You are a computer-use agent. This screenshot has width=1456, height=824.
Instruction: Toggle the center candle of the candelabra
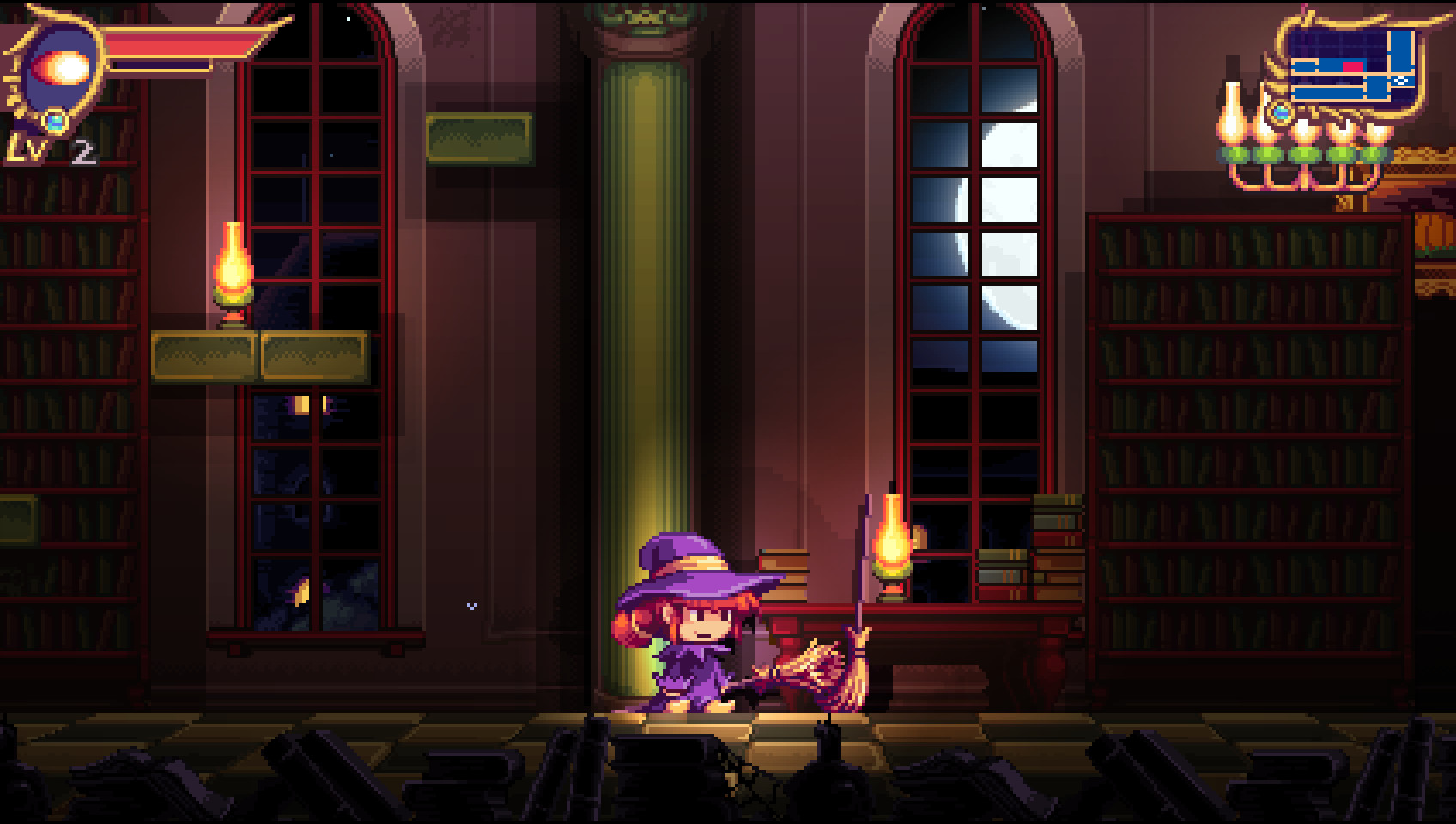(x=1305, y=133)
